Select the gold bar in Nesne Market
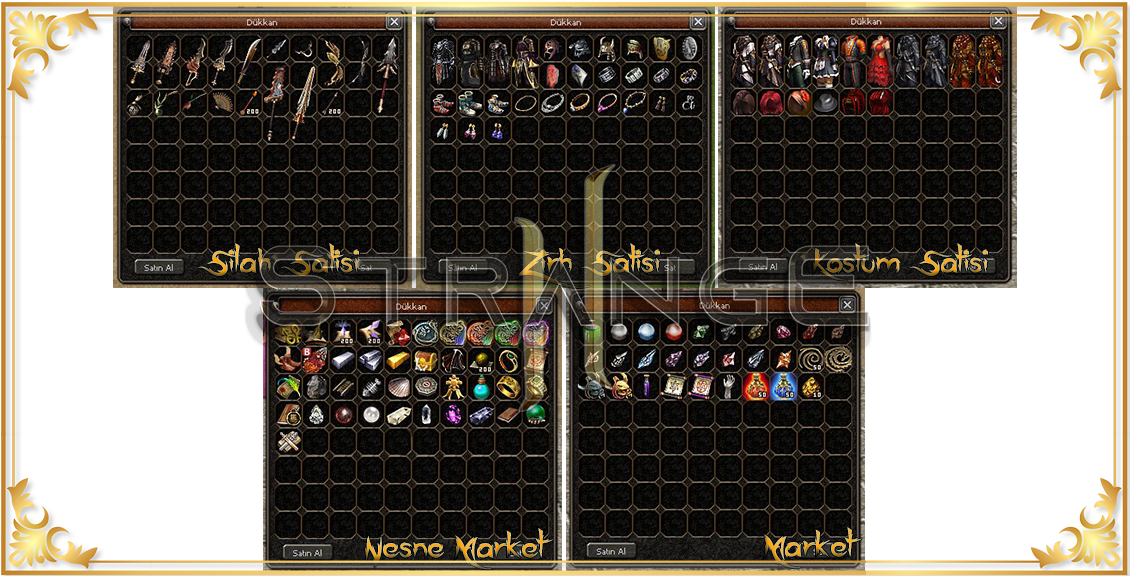 pos(398,359)
